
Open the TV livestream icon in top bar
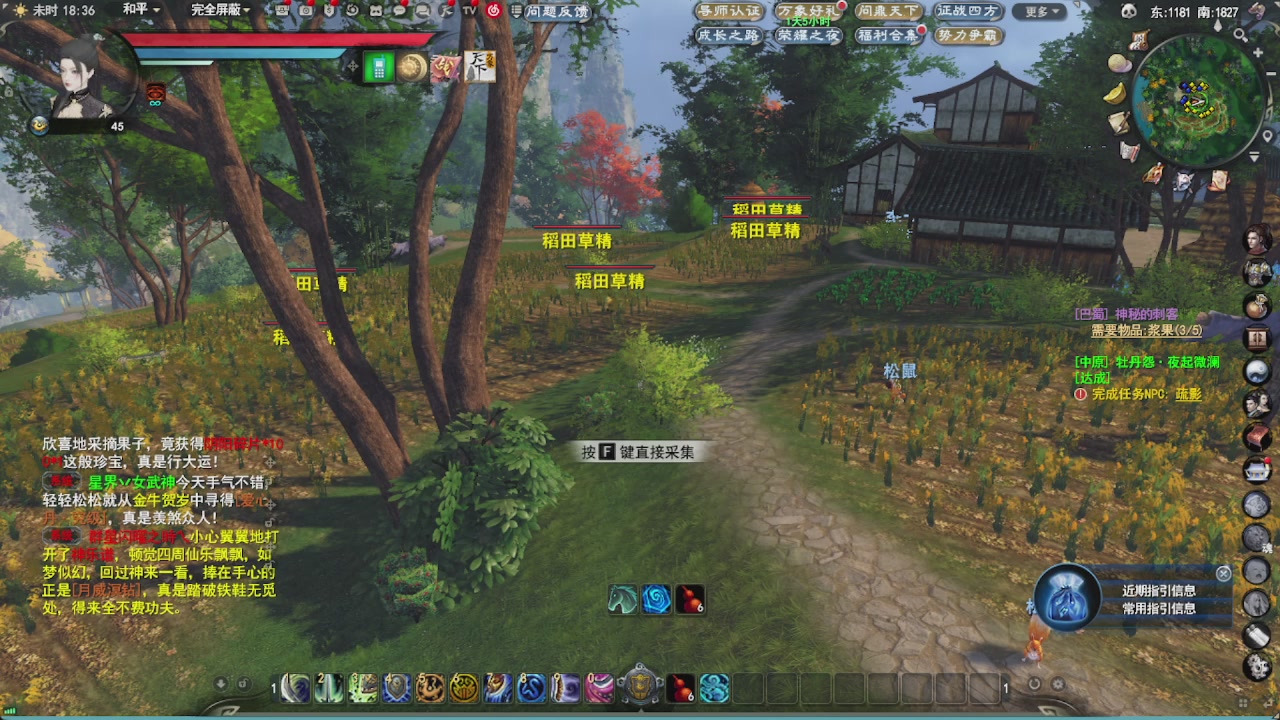tap(470, 11)
